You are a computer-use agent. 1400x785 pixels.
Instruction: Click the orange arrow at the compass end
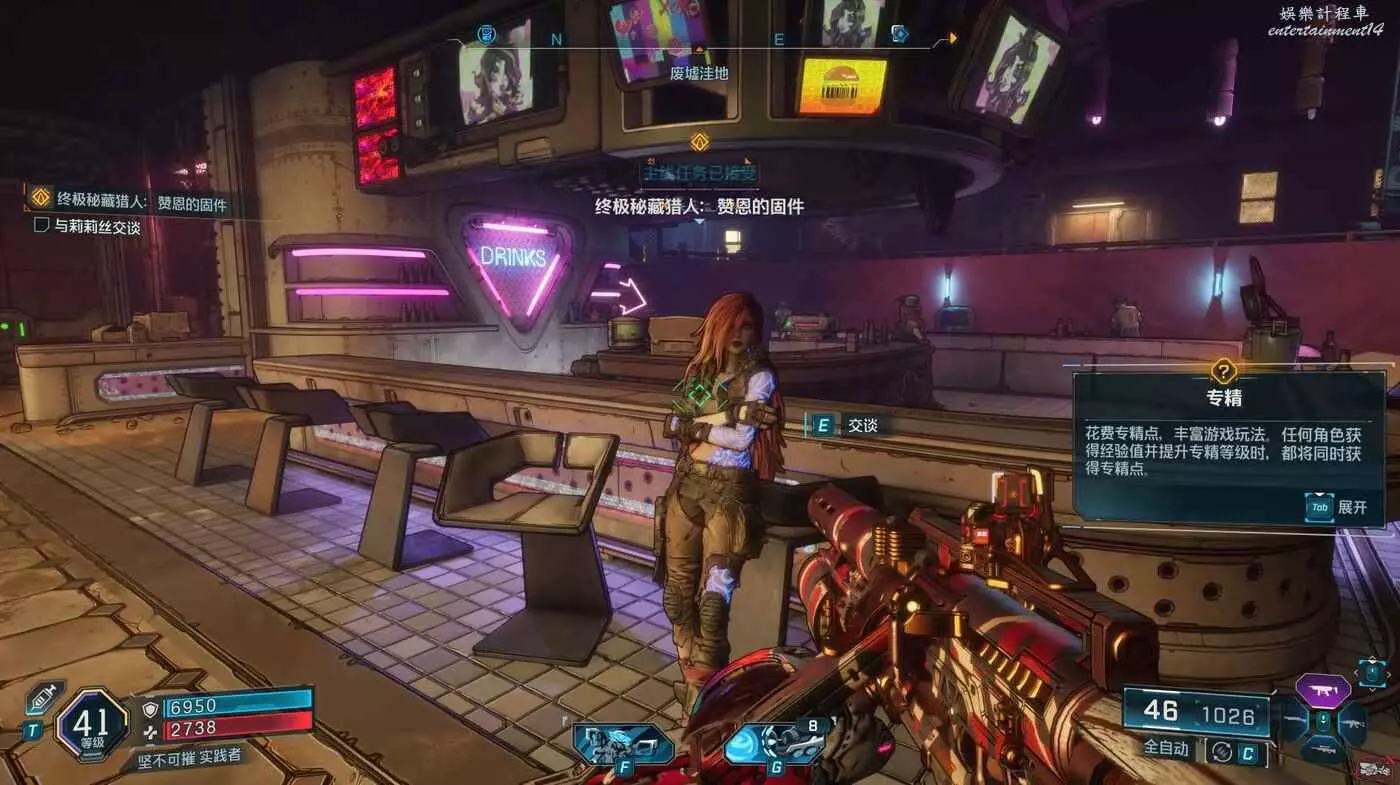tap(952, 39)
